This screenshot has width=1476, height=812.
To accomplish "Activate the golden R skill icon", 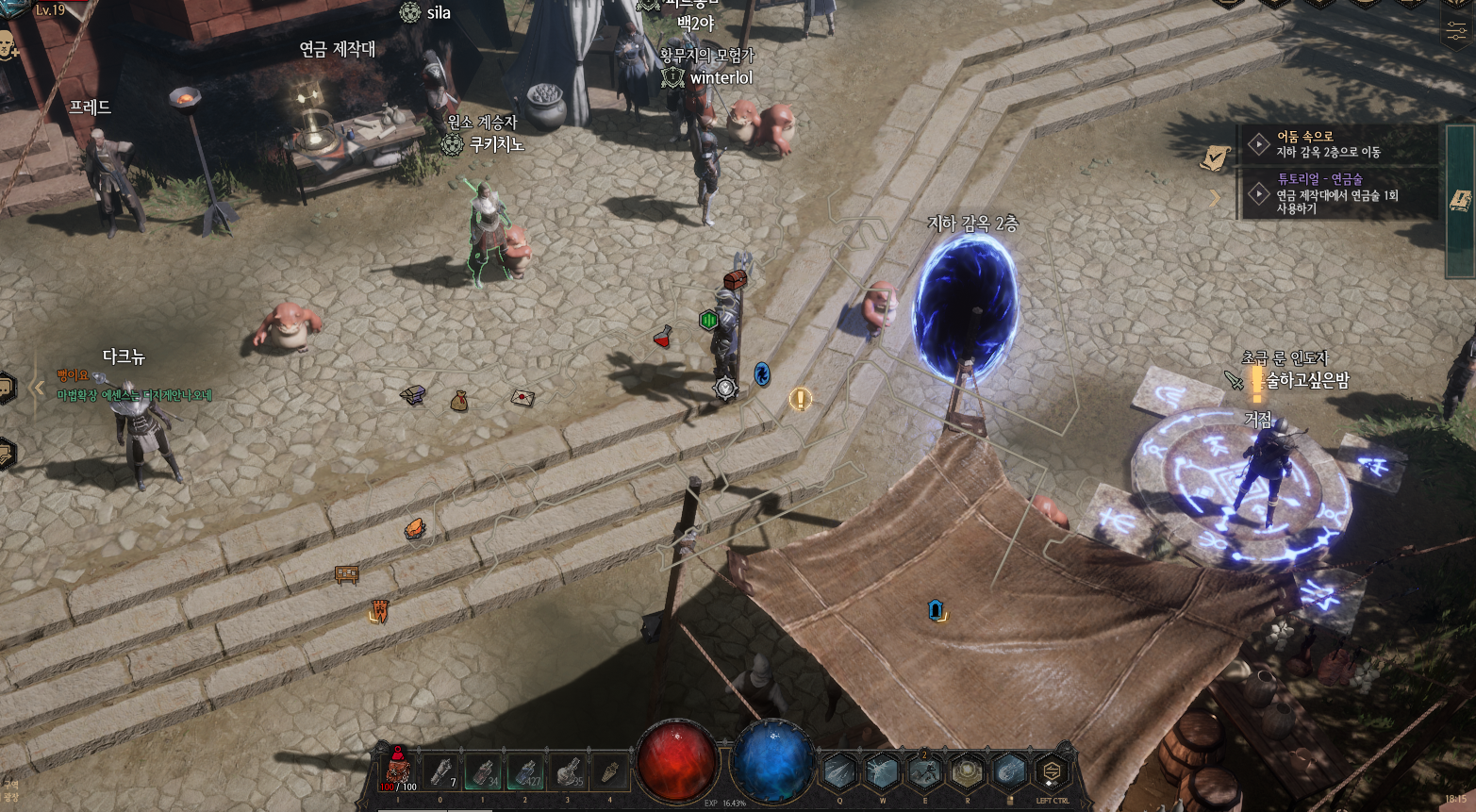I will pyautogui.click(x=967, y=771).
